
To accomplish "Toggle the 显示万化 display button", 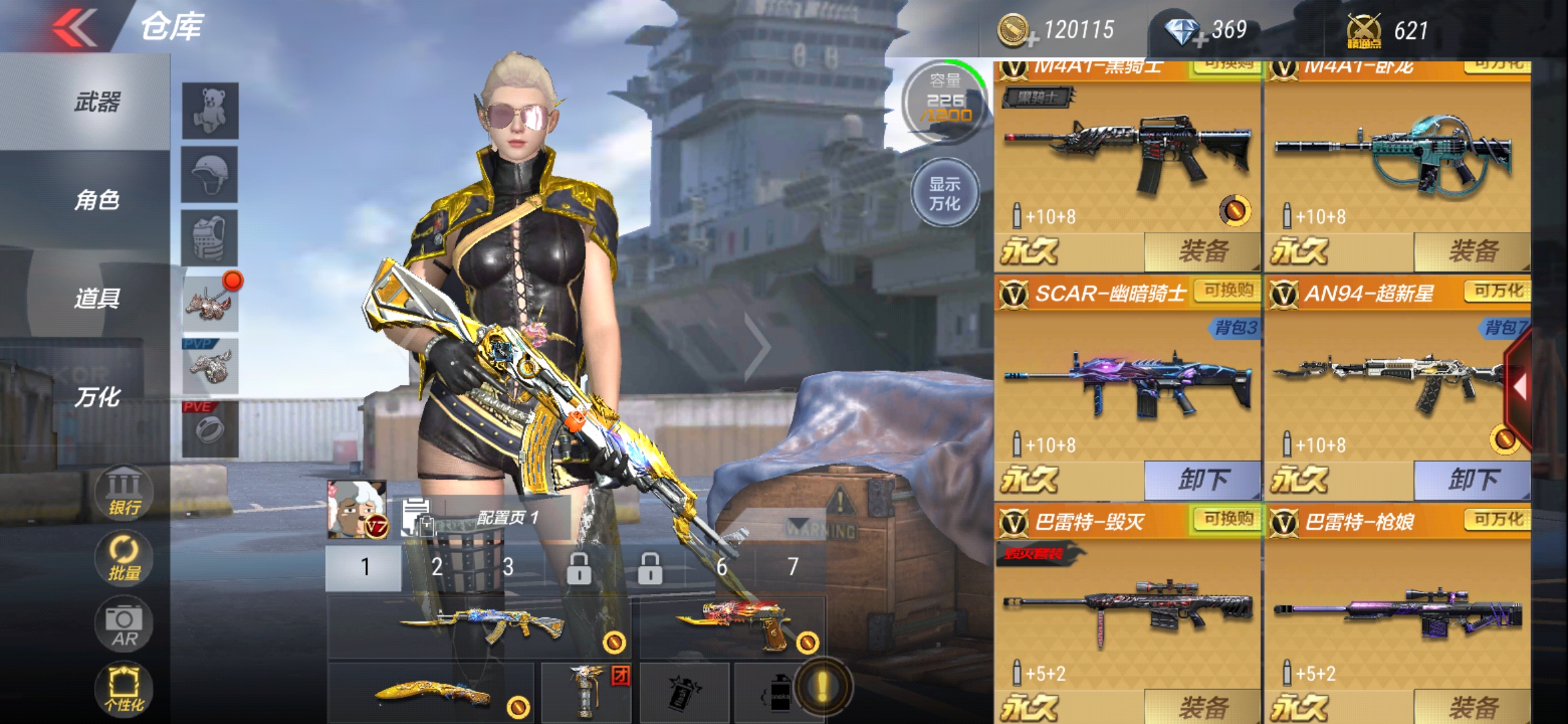I will pos(945,194).
